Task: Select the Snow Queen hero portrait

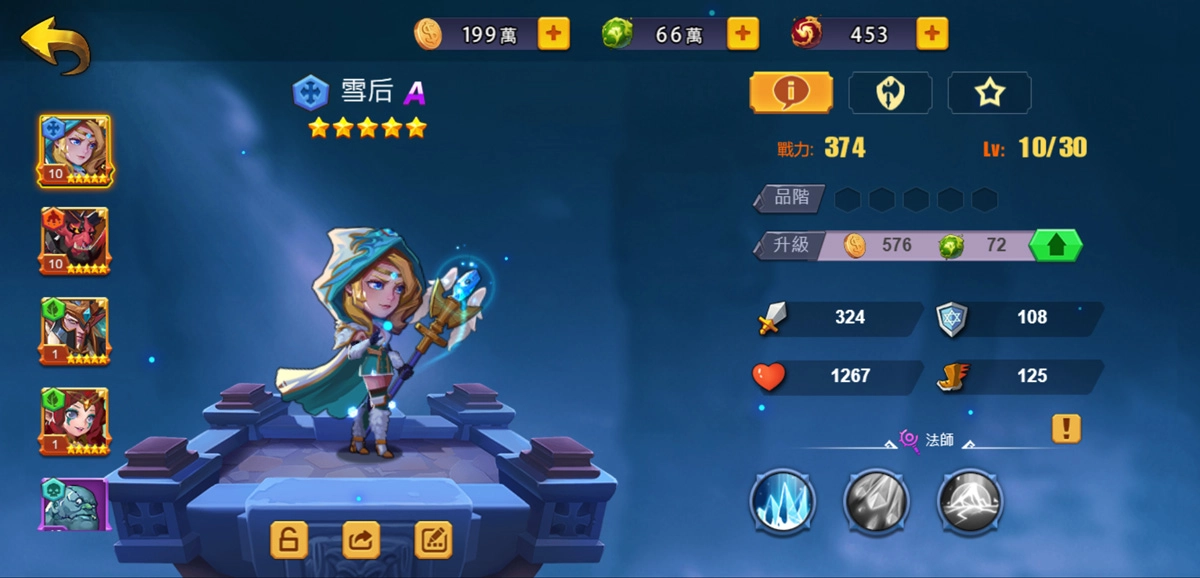Action: (75, 151)
